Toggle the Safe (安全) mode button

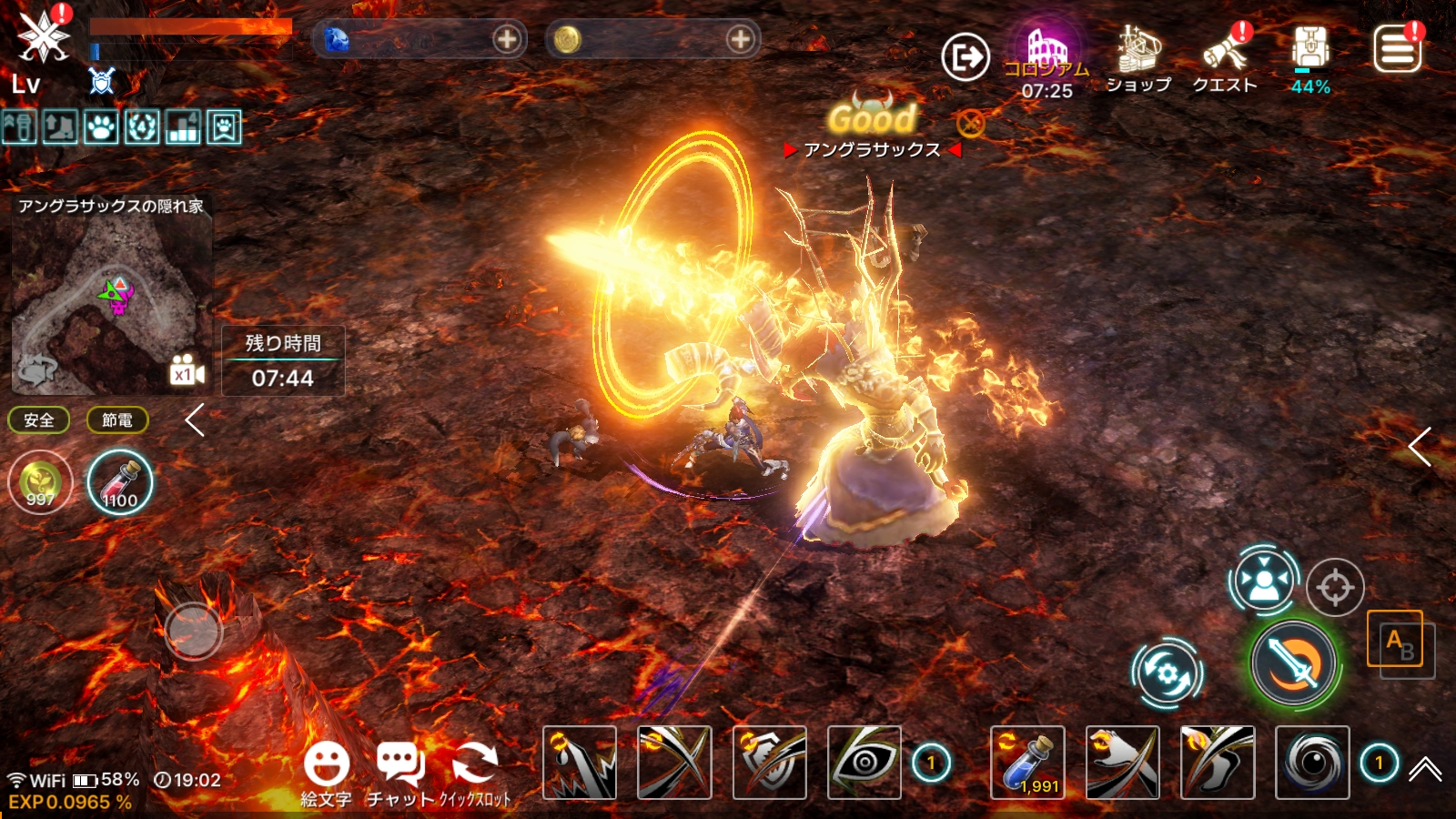[x=39, y=420]
